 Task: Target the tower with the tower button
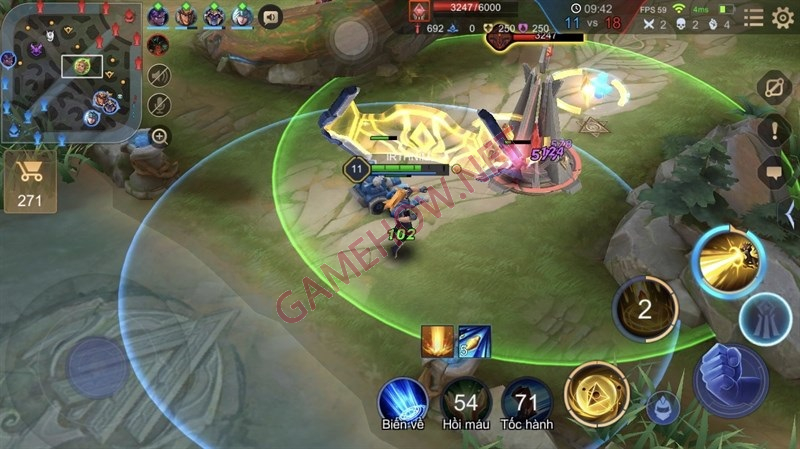766,320
